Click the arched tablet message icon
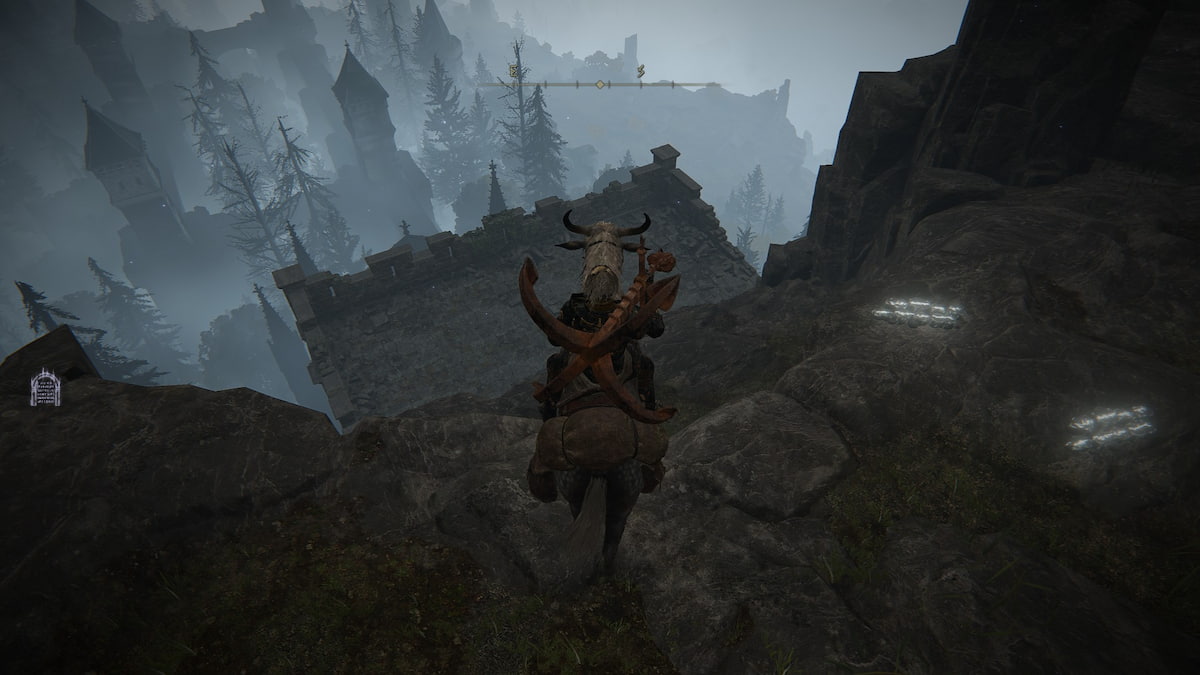 [45, 388]
